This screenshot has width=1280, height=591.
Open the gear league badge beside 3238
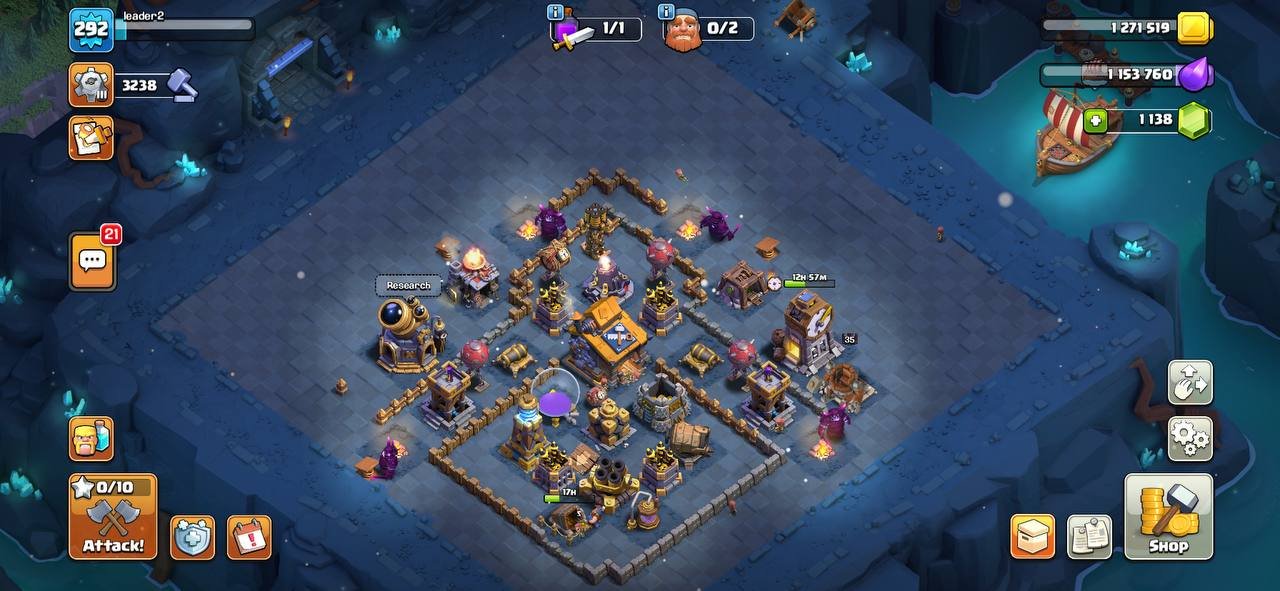[x=91, y=85]
